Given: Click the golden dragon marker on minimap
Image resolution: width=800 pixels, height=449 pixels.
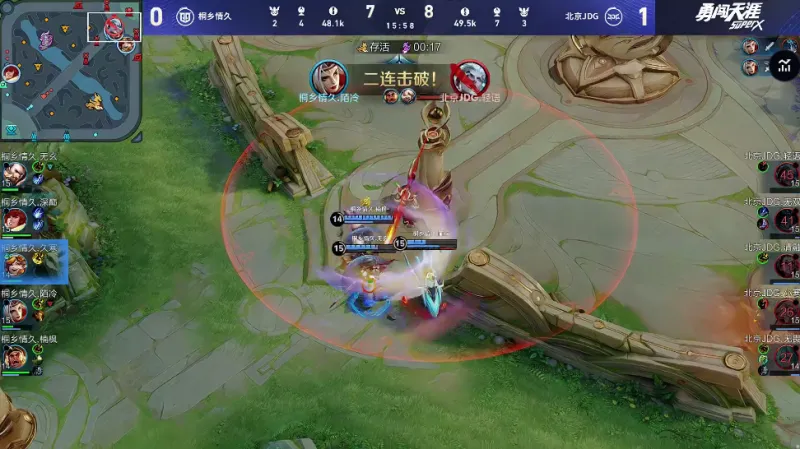Looking at the screenshot, I should (95, 101).
